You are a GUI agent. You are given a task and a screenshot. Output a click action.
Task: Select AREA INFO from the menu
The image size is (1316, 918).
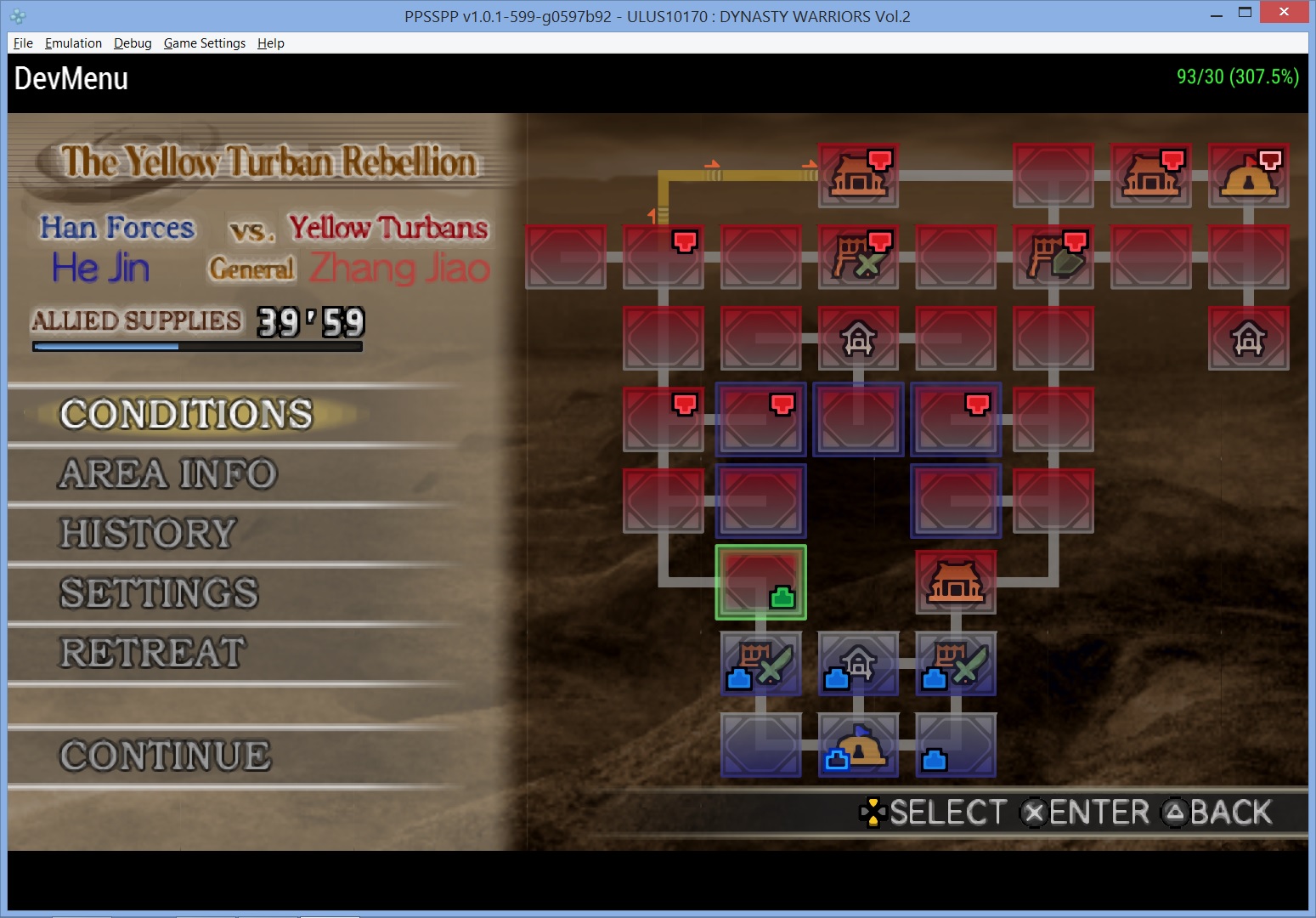(167, 474)
